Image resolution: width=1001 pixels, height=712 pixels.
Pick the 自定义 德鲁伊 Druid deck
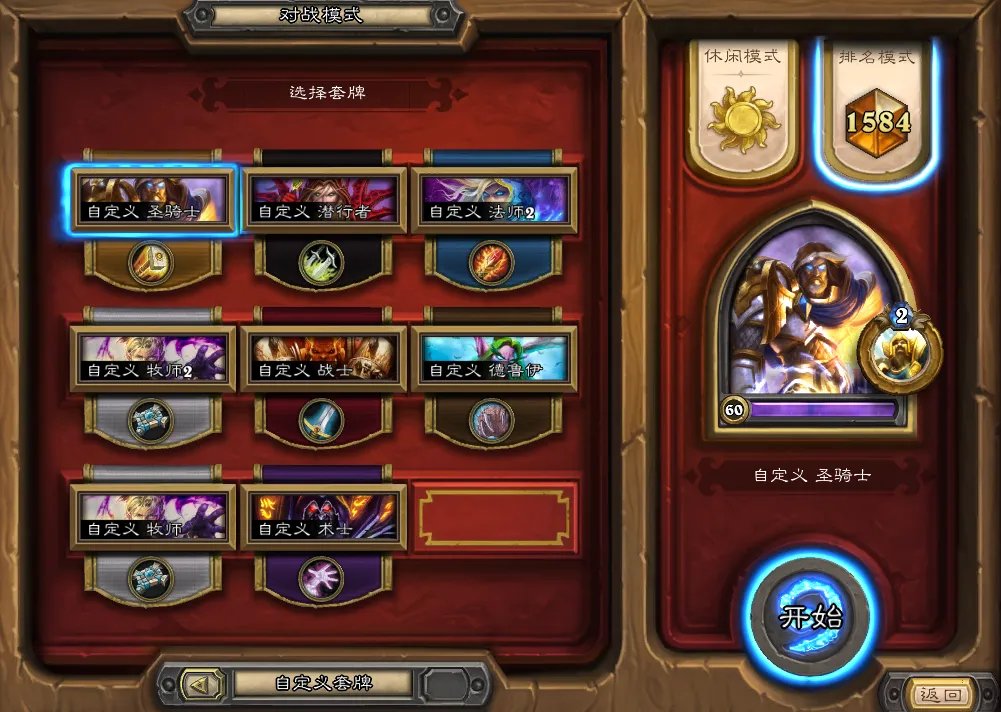(x=494, y=358)
